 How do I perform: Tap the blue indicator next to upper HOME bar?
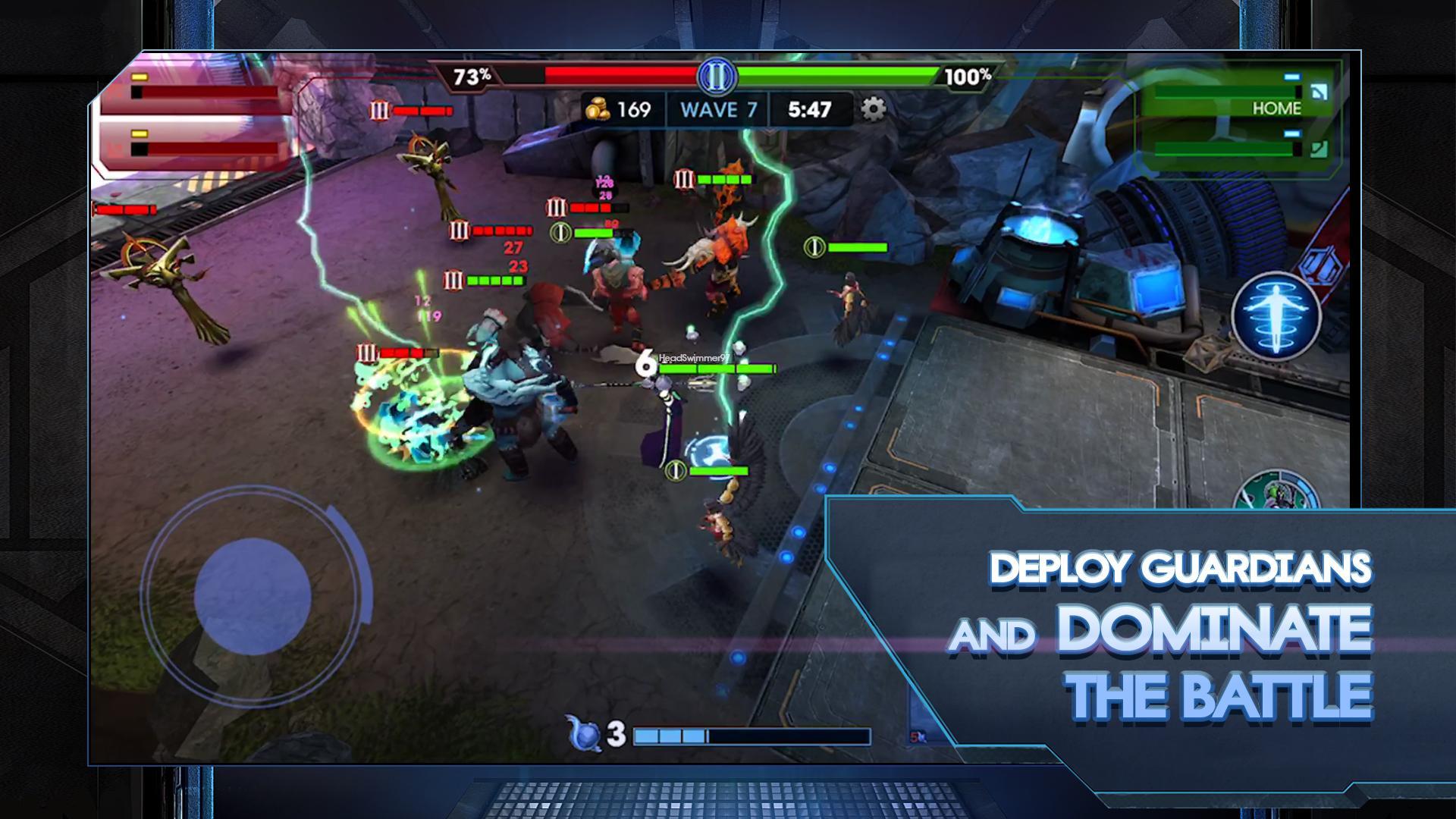(x=1291, y=76)
